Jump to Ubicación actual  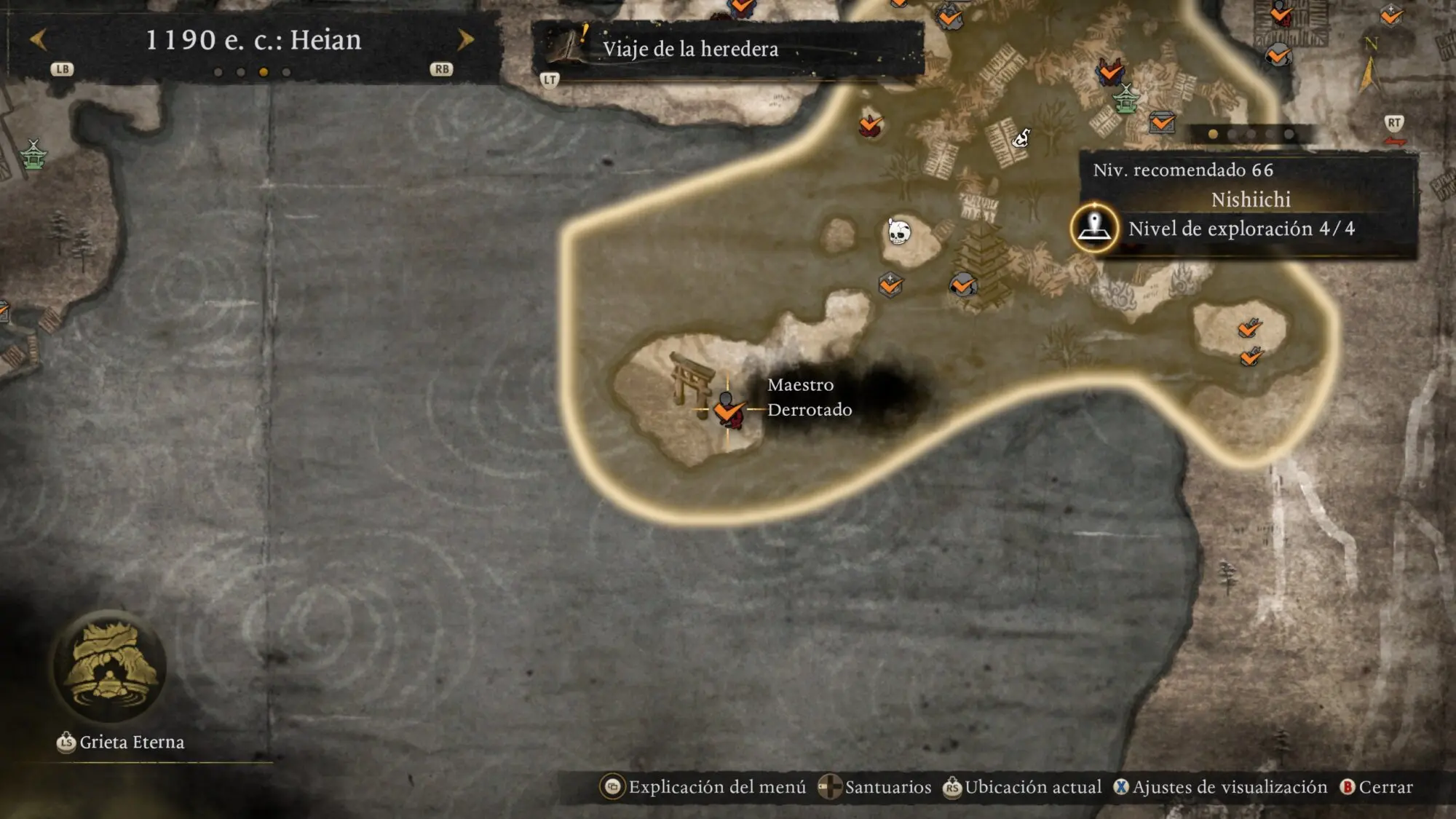[x=1022, y=787]
